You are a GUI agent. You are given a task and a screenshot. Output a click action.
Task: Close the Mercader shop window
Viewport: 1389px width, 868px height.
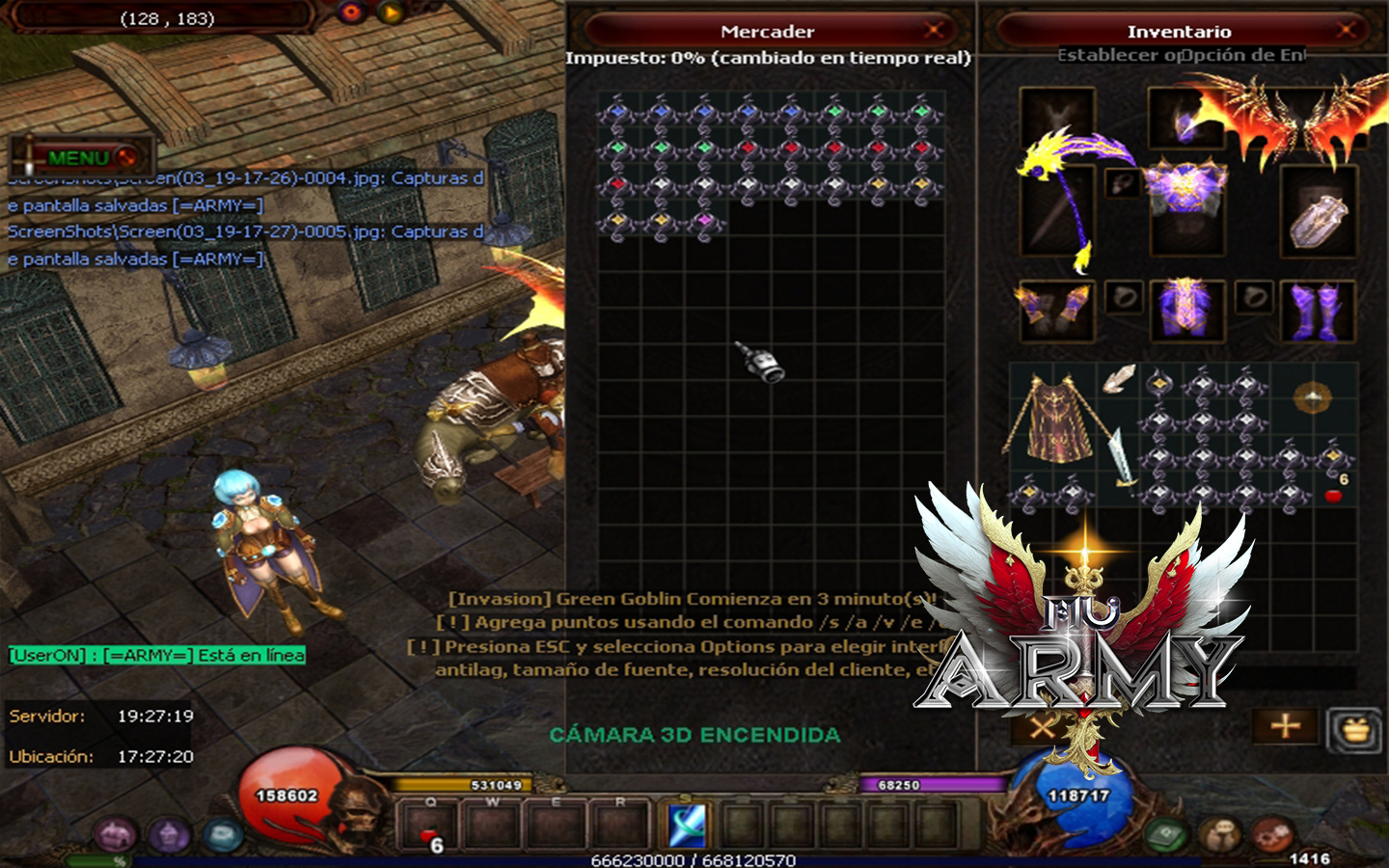coord(934,31)
